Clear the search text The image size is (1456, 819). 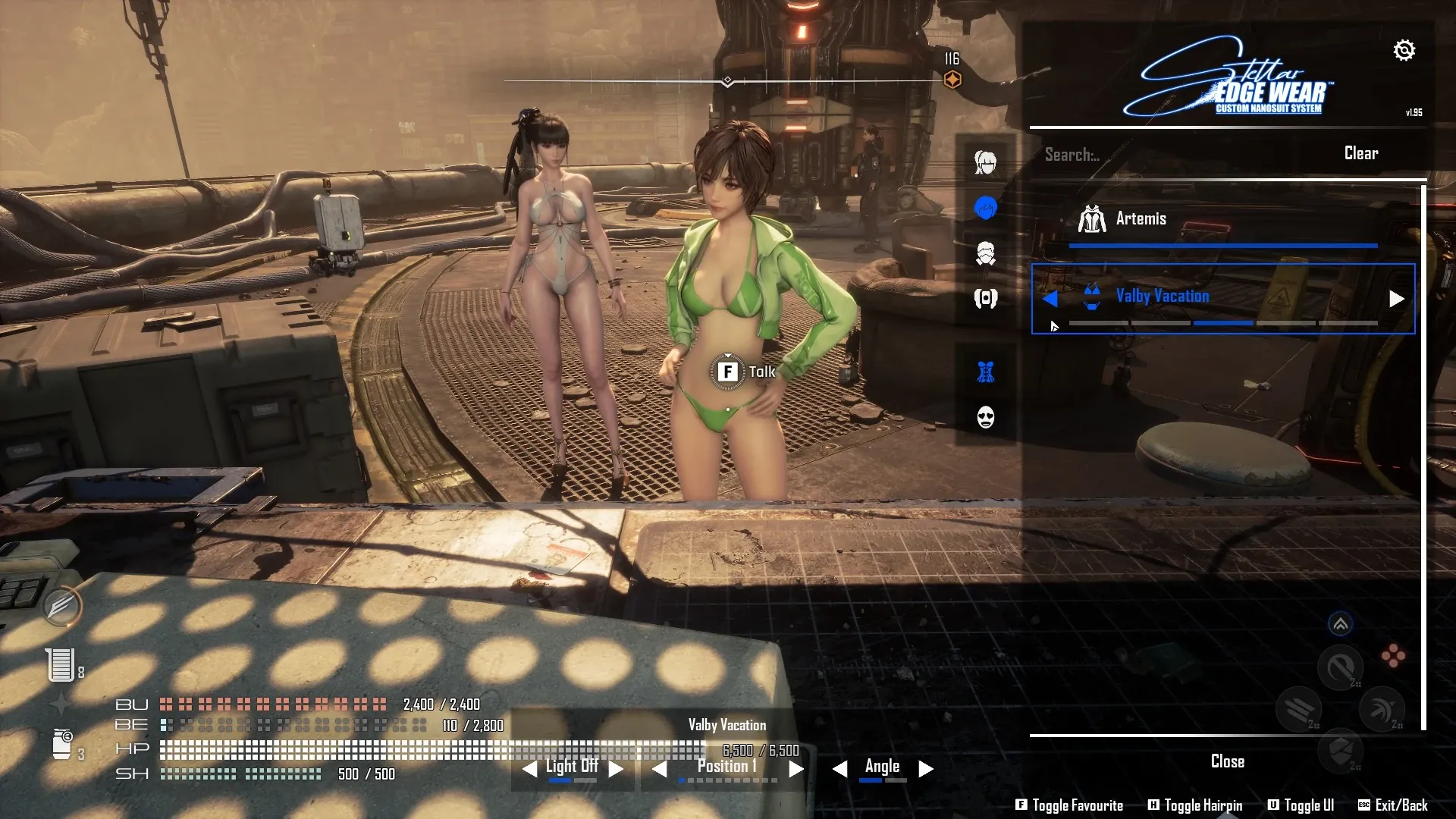click(1360, 153)
